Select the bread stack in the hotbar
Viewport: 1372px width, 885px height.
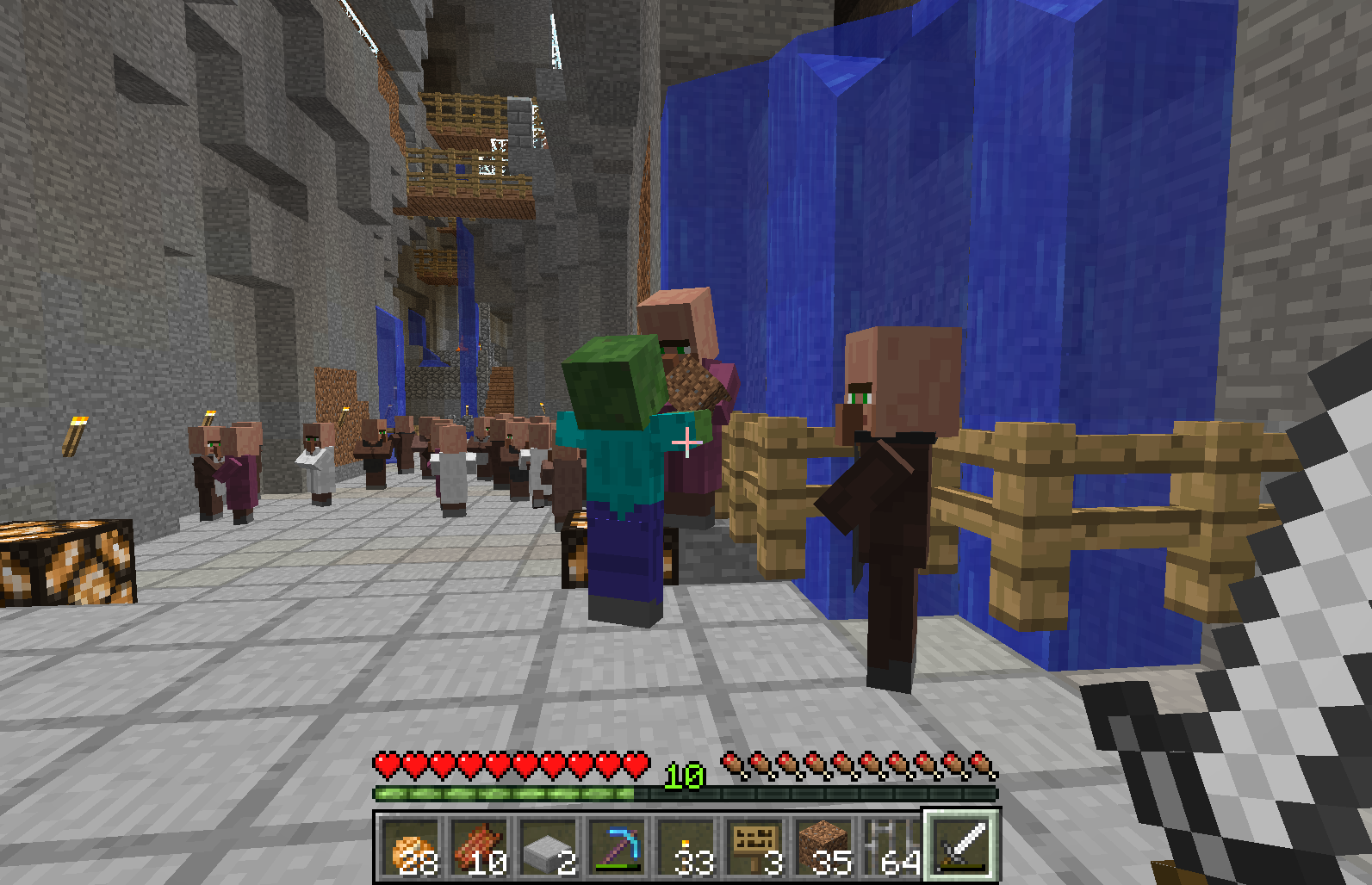pos(411,847)
